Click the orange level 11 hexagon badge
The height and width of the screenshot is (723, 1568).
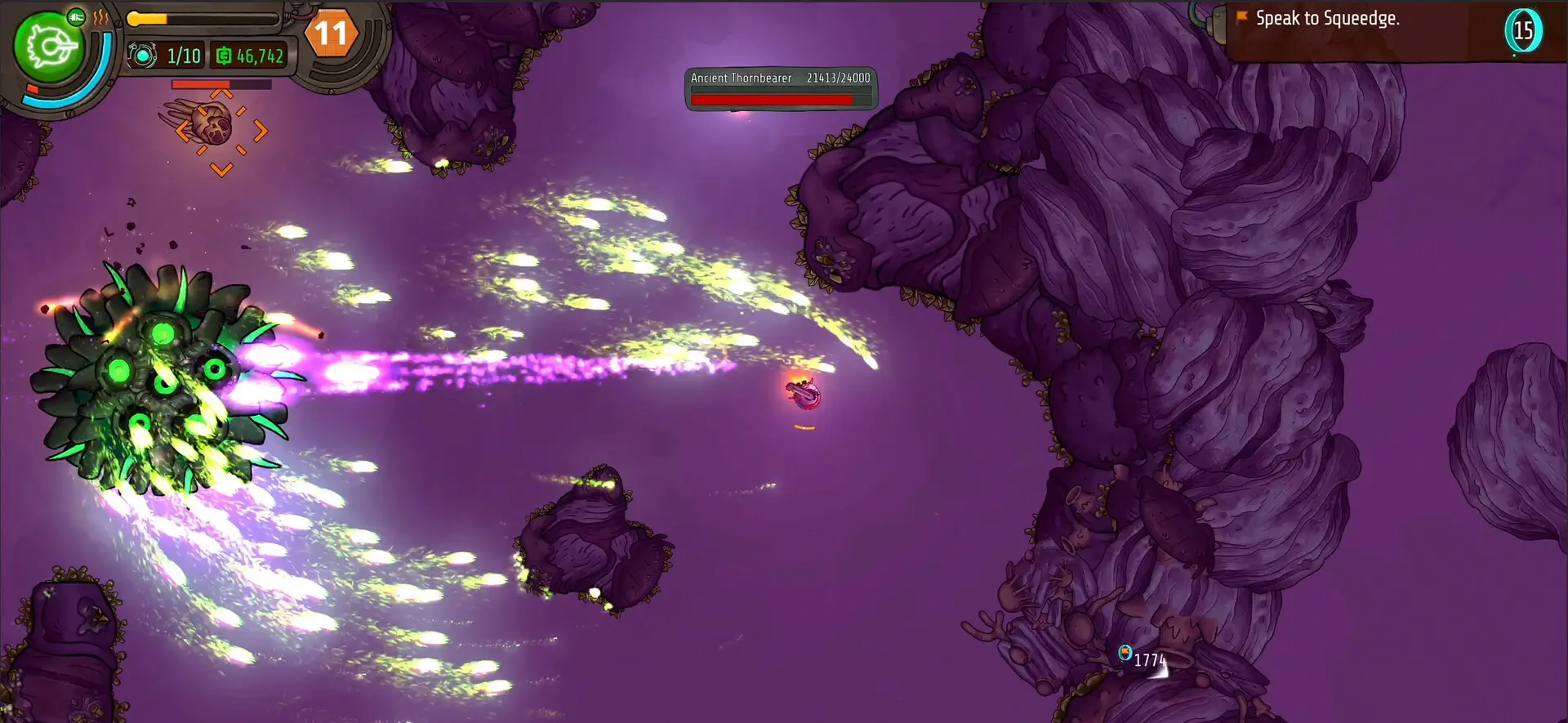pos(331,33)
